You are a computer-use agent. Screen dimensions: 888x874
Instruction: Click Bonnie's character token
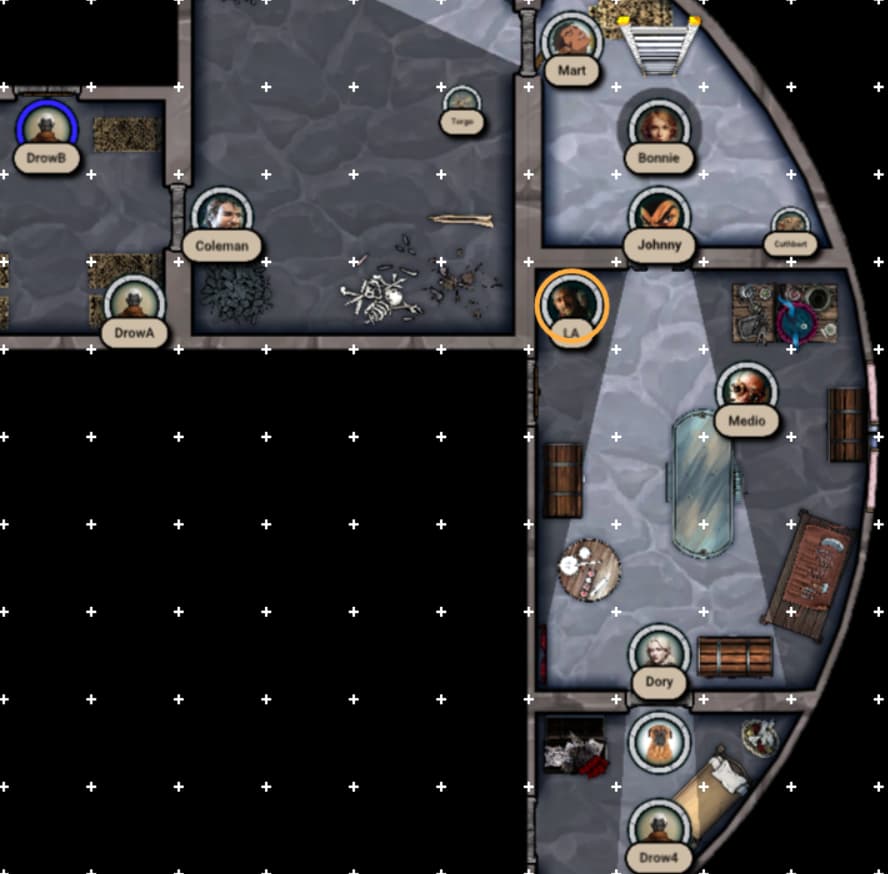click(x=658, y=128)
